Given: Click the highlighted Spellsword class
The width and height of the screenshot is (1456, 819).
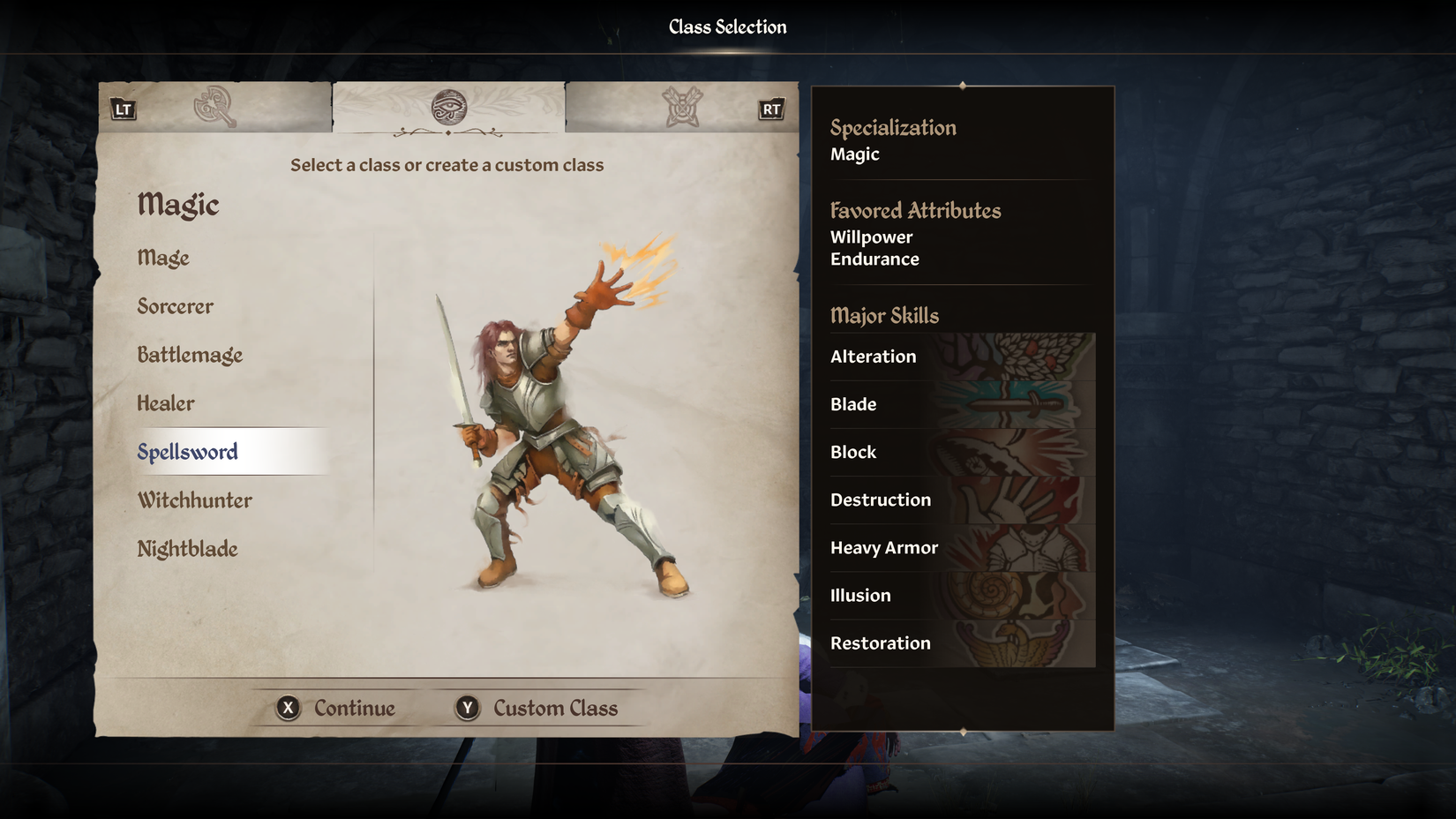Looking at the screenshot, I should [188, 452].
